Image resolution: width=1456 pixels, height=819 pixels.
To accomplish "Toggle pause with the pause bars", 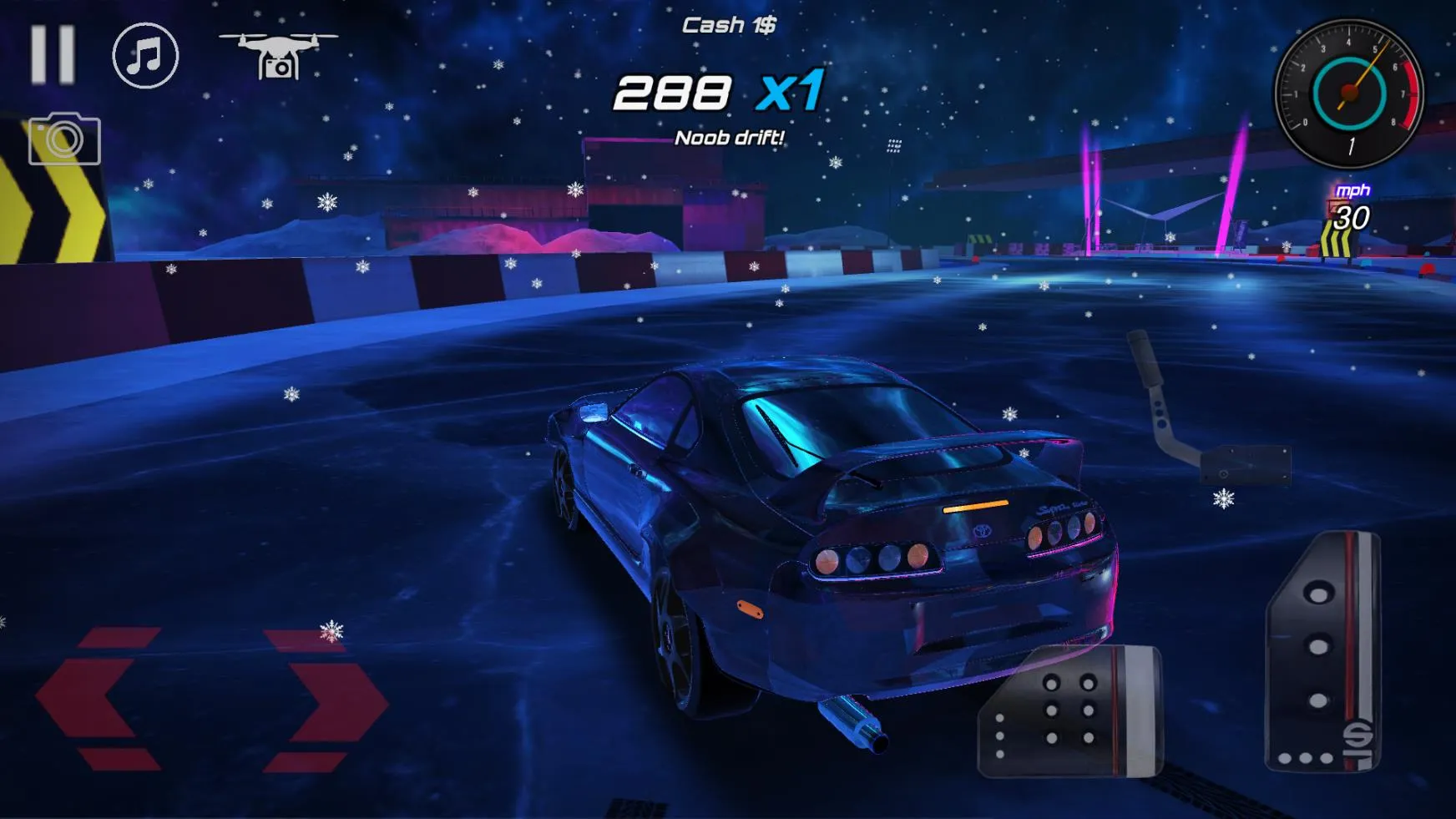I will coord(53,56).
